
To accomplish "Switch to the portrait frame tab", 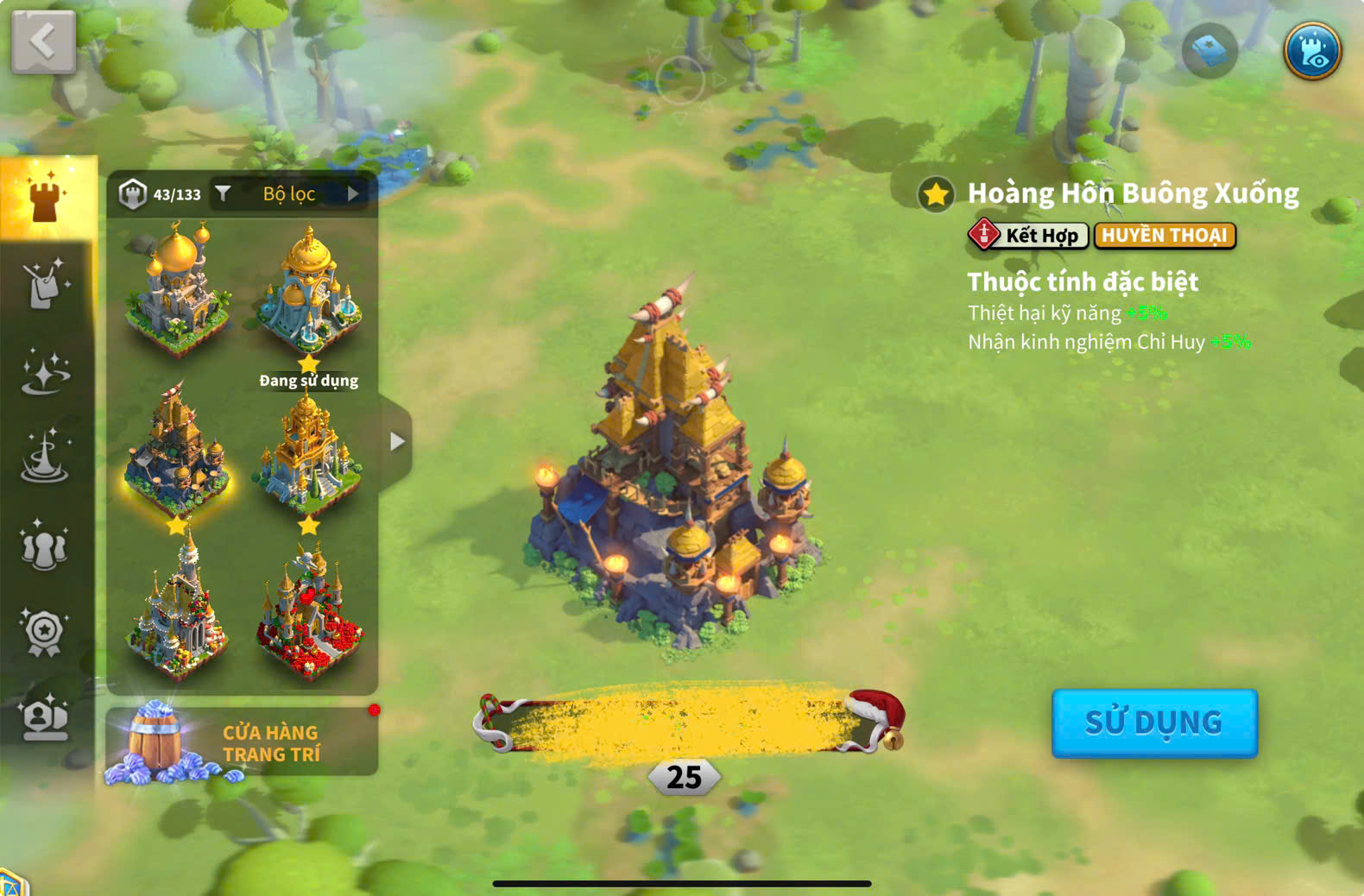I will tap(45, 718).
